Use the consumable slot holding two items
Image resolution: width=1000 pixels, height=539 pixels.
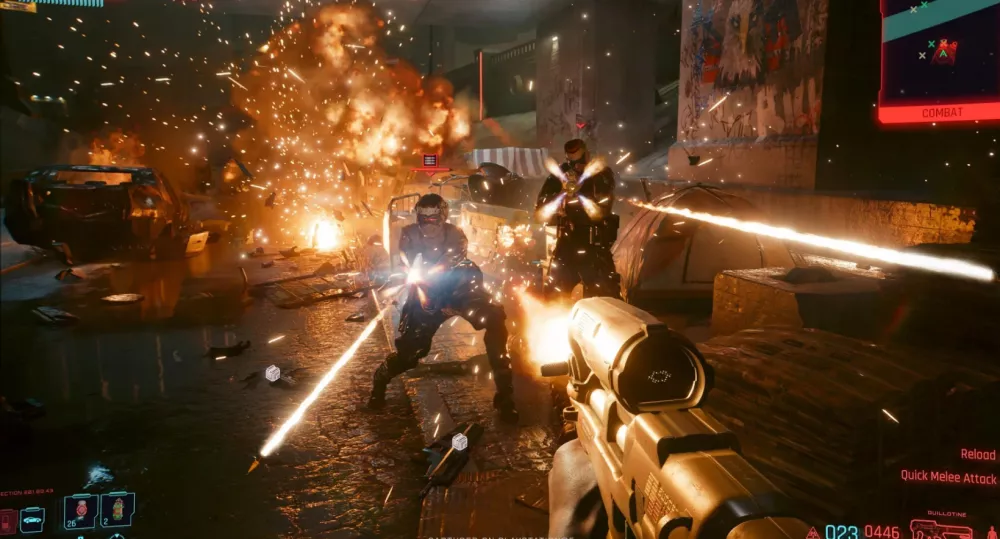pos(117,510)
